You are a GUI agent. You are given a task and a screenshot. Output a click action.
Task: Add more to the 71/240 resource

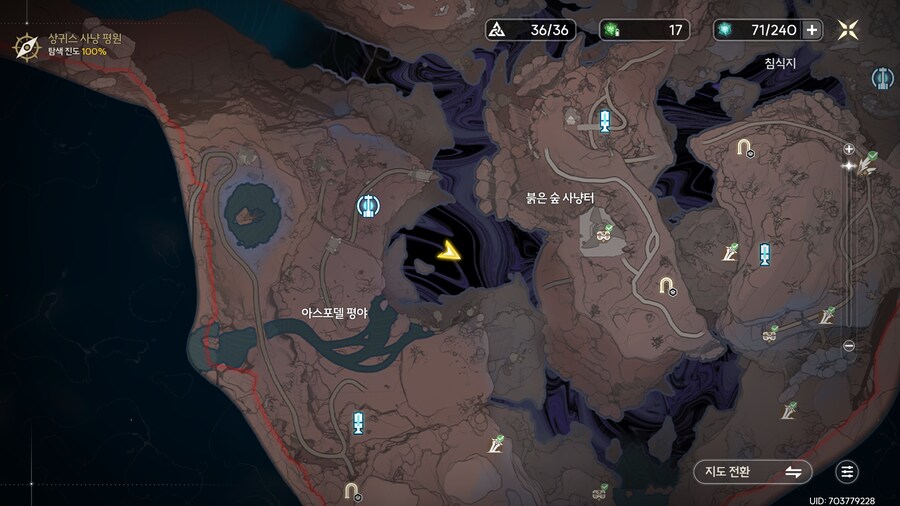pyautogui.click(x=812, y=30)
